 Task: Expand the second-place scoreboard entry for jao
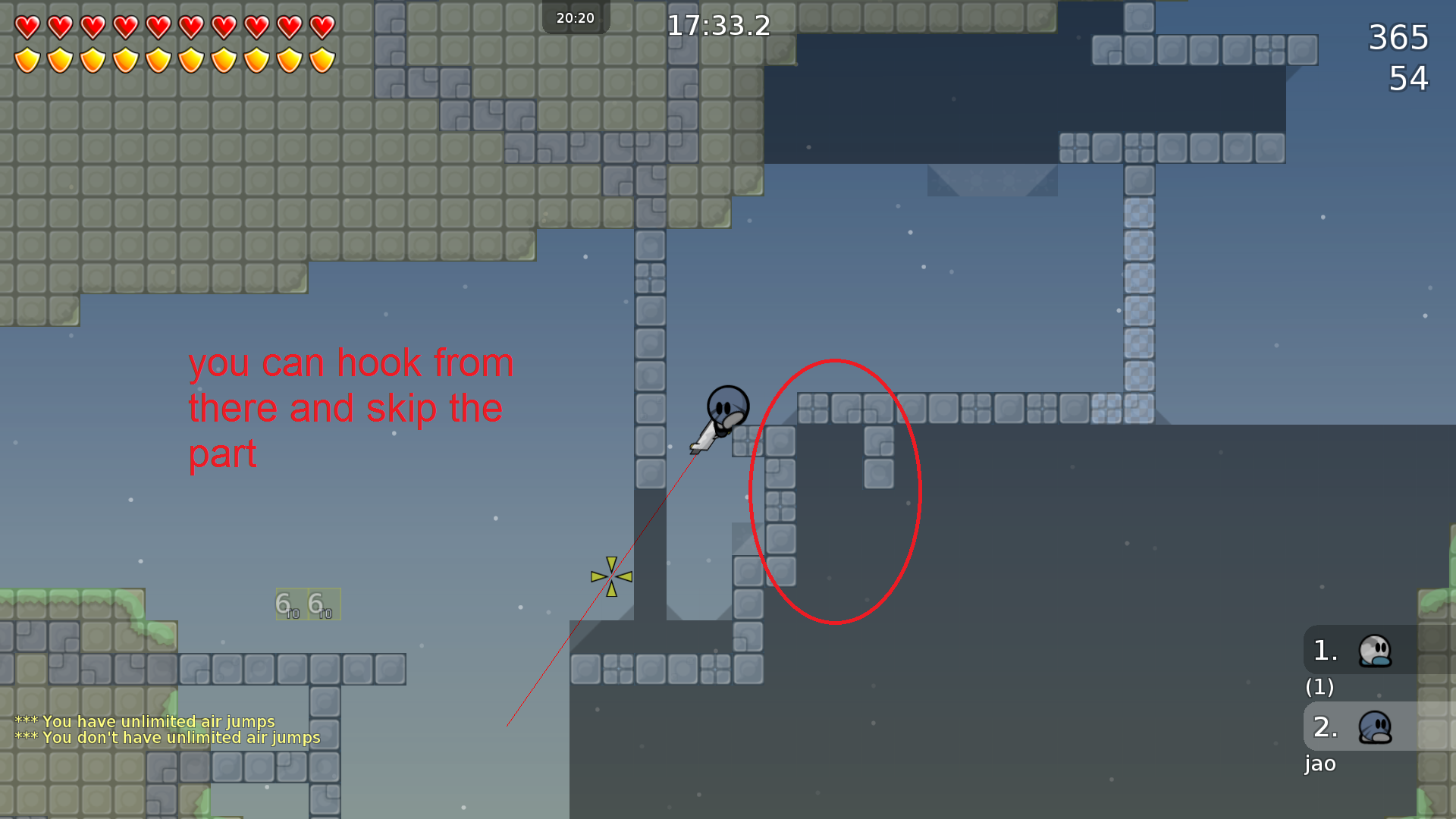click(1320, 764)
